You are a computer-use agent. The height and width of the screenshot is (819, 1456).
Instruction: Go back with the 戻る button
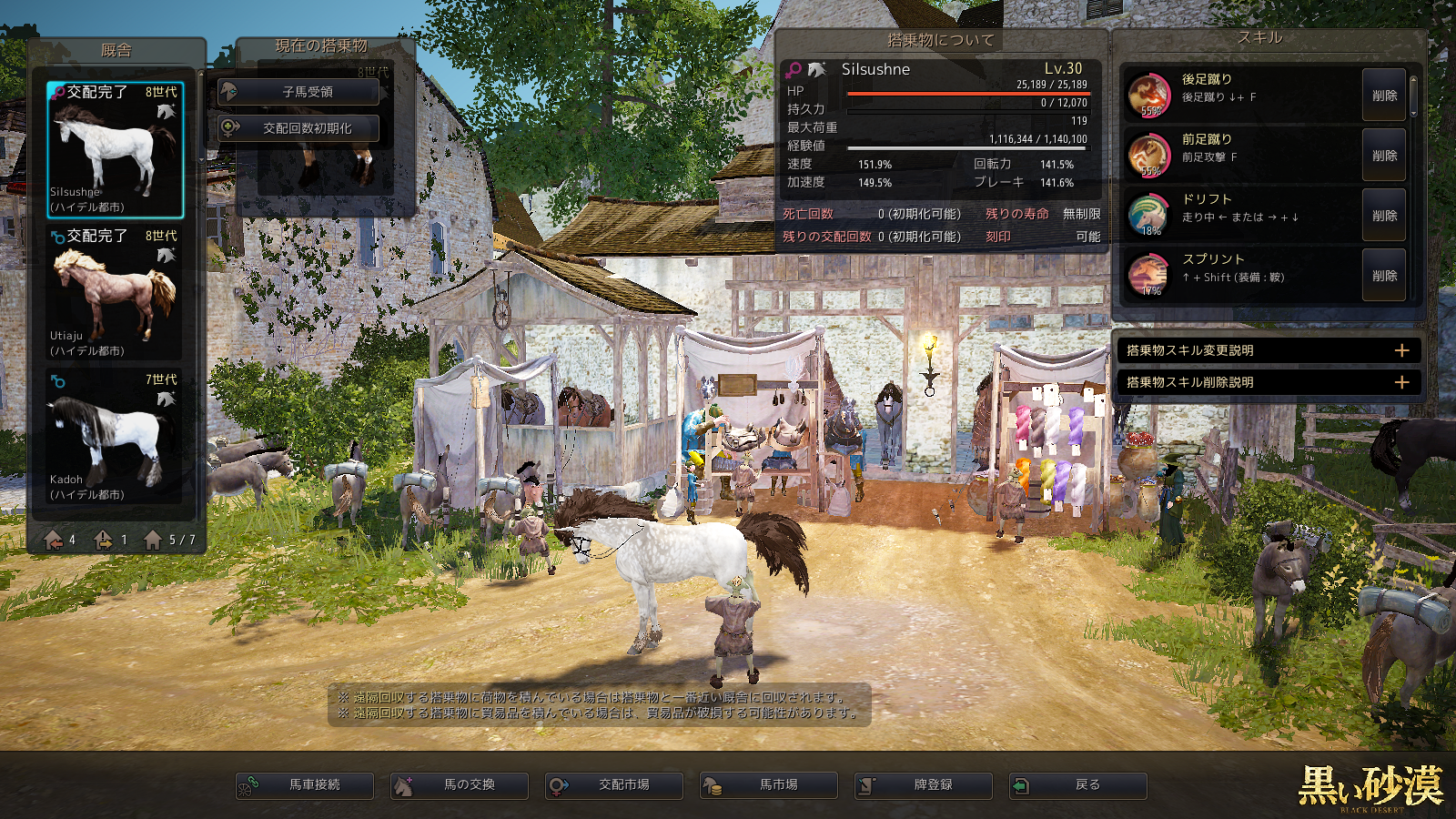(x=1078, y=784)
